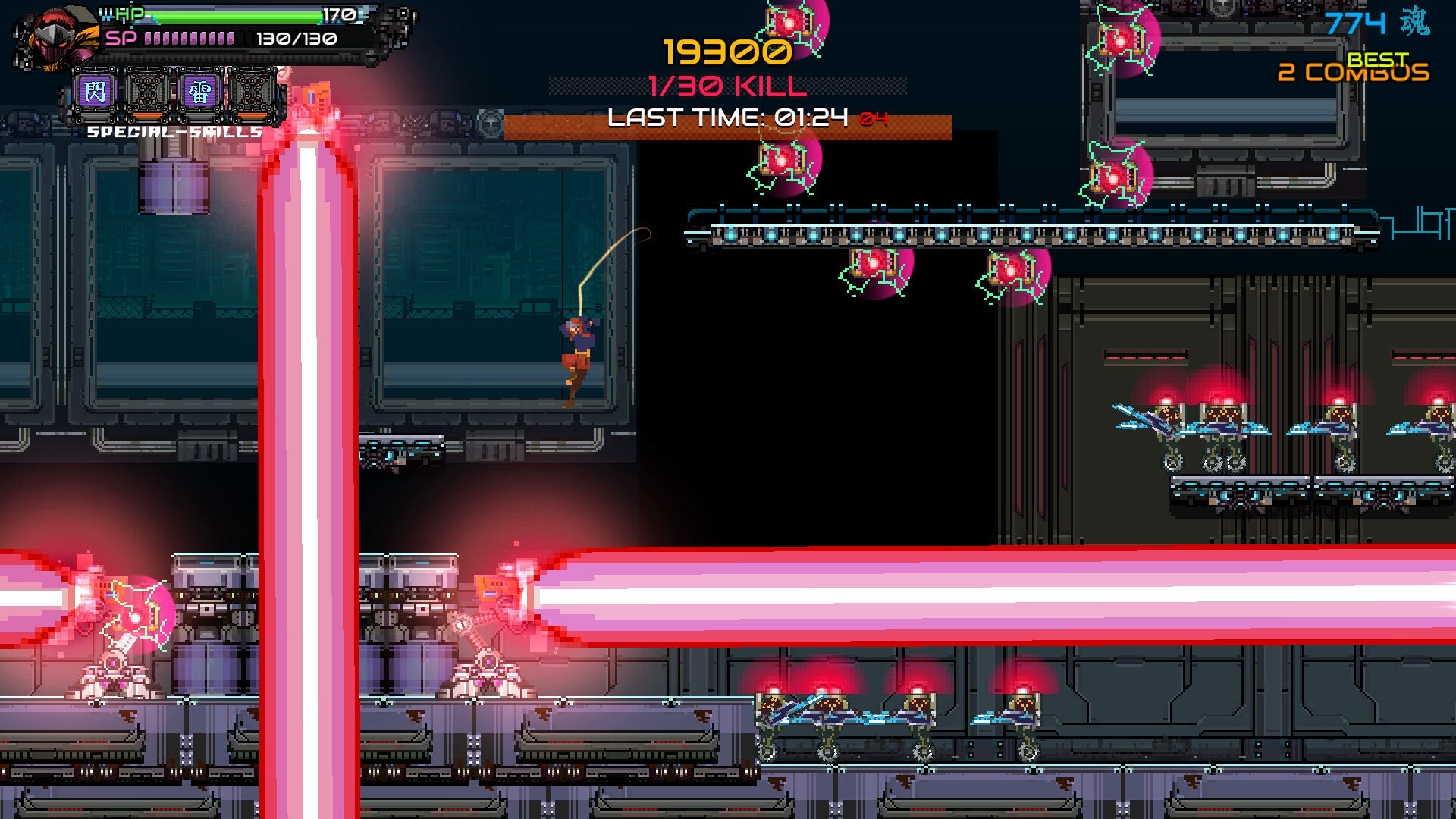Click a red mine enemy near the conveyor rail
The height and width of the screenshot is (819, 1456).
(x=872, y=265)
